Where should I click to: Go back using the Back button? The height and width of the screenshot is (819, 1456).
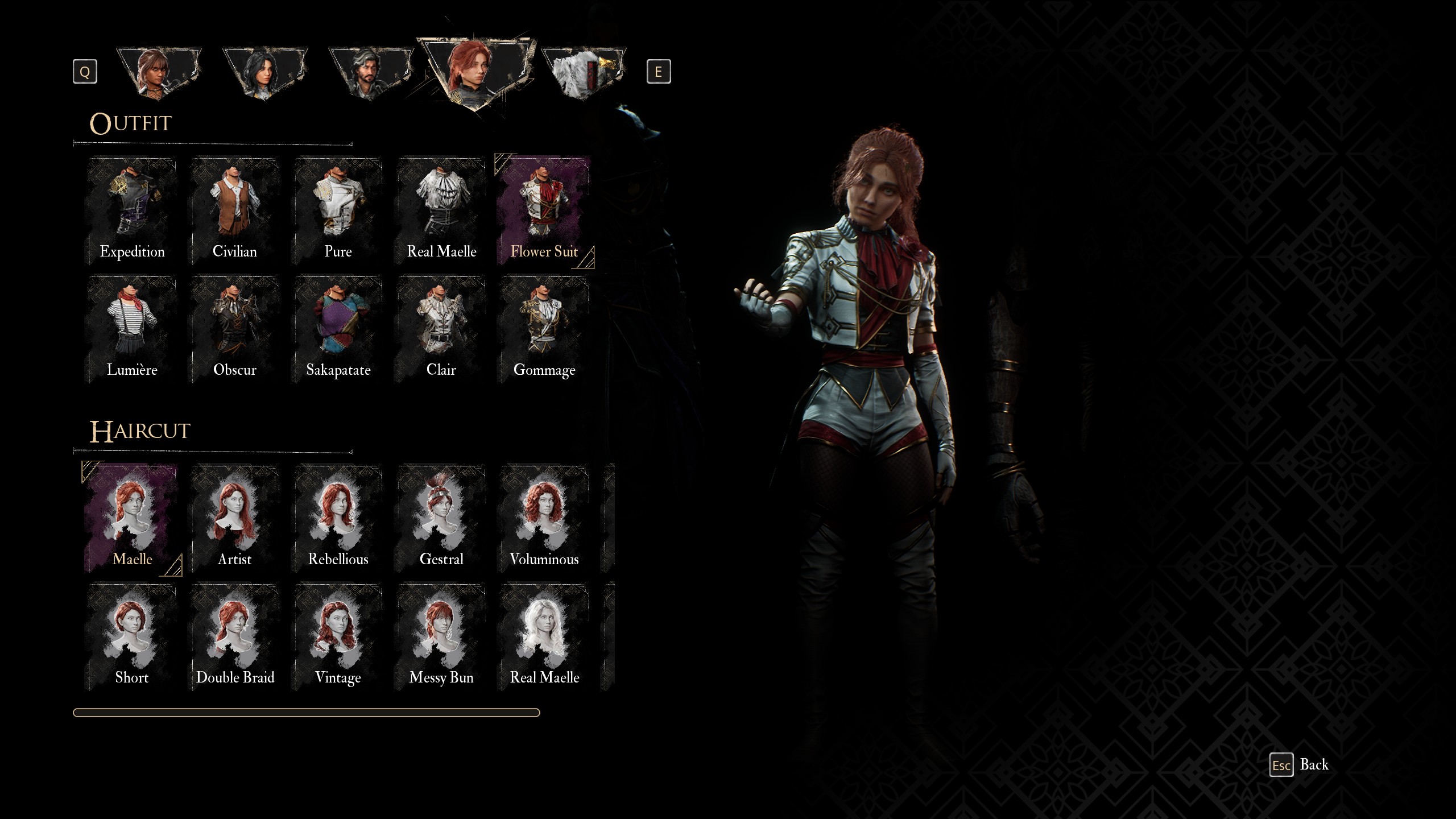point(1300,765)
